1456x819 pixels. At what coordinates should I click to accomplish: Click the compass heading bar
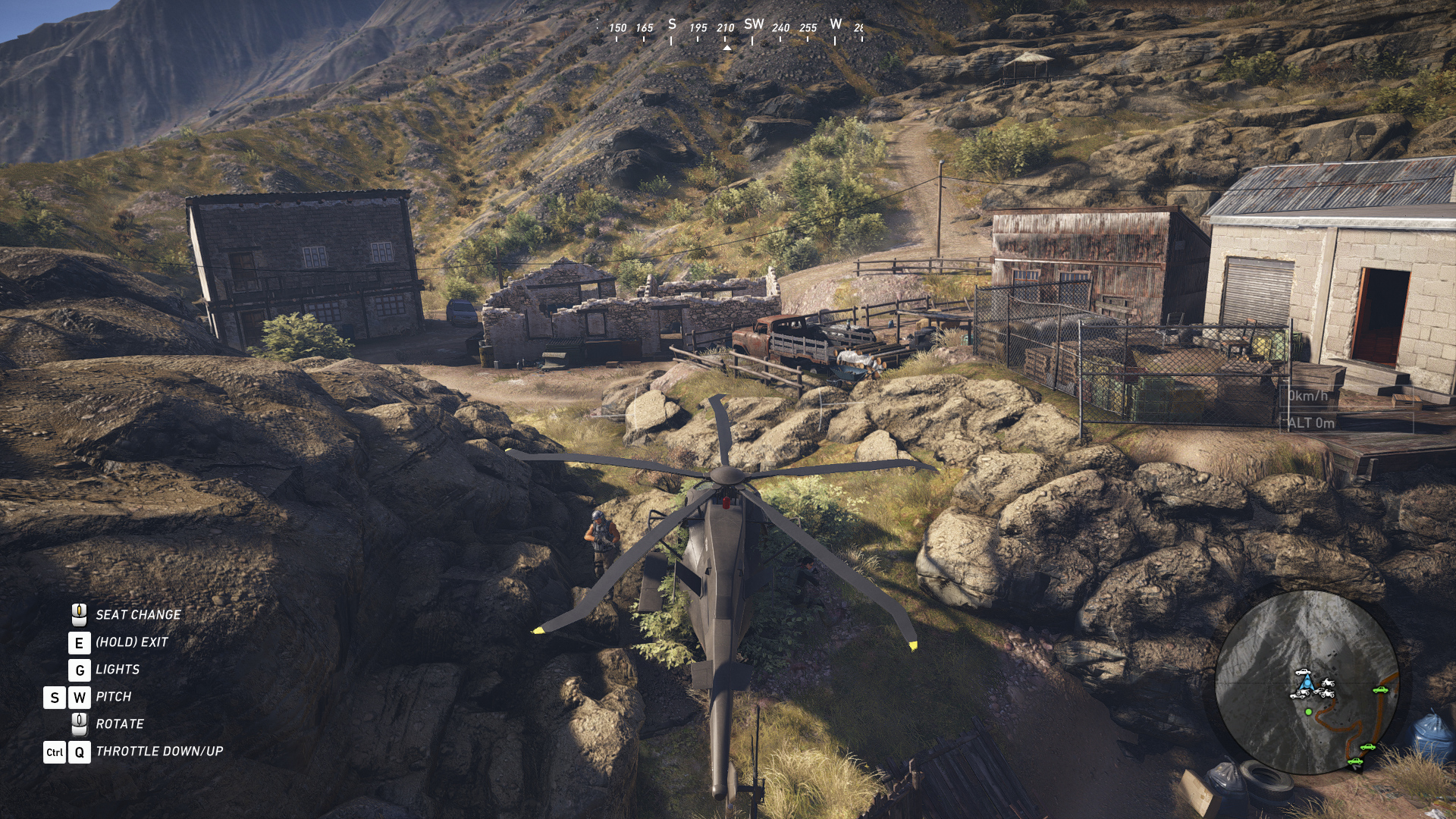[x=730, y=29]
